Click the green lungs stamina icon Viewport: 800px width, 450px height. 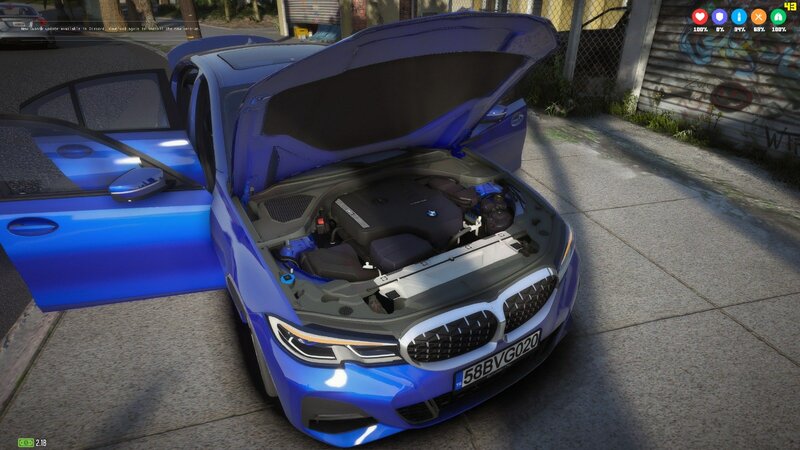[x=777, y=17]
